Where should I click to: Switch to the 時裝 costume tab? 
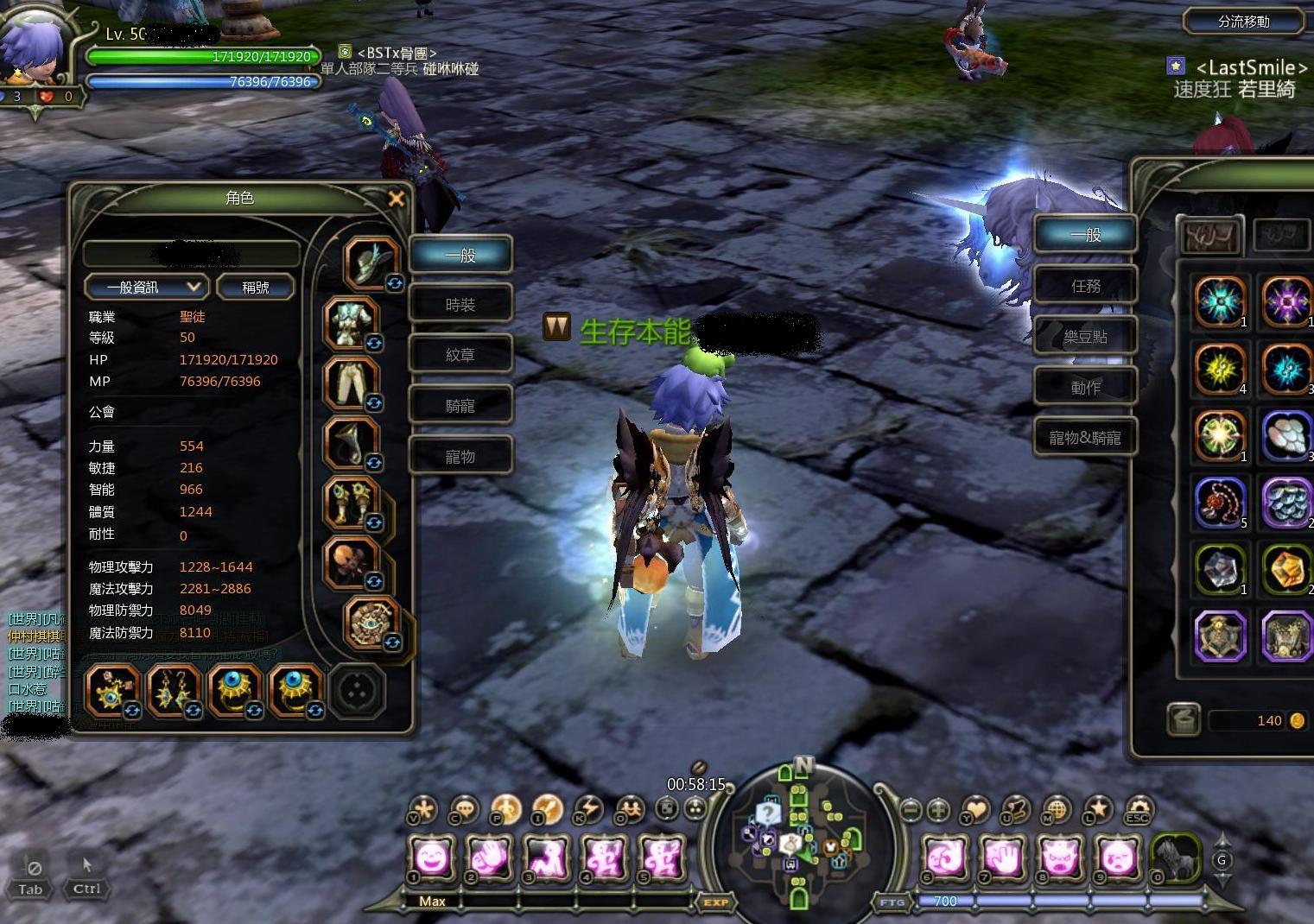[x=460, y=305]
